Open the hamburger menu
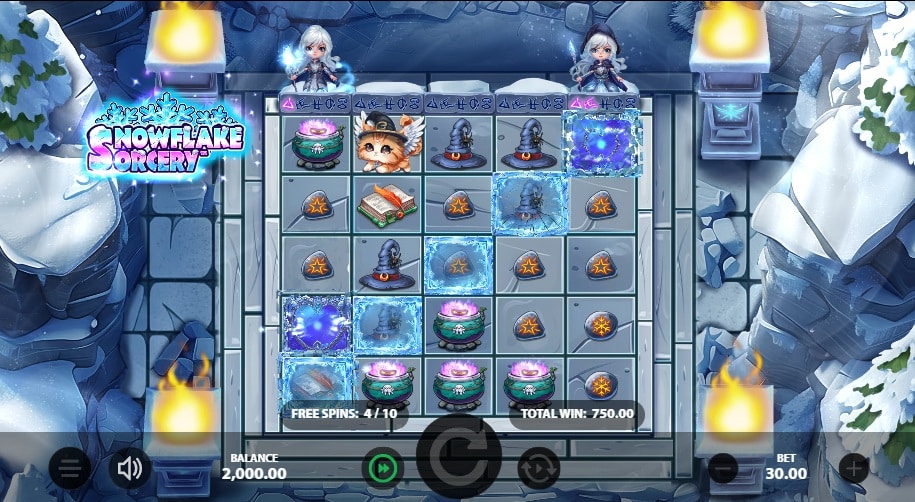 [x=69, y=467]
